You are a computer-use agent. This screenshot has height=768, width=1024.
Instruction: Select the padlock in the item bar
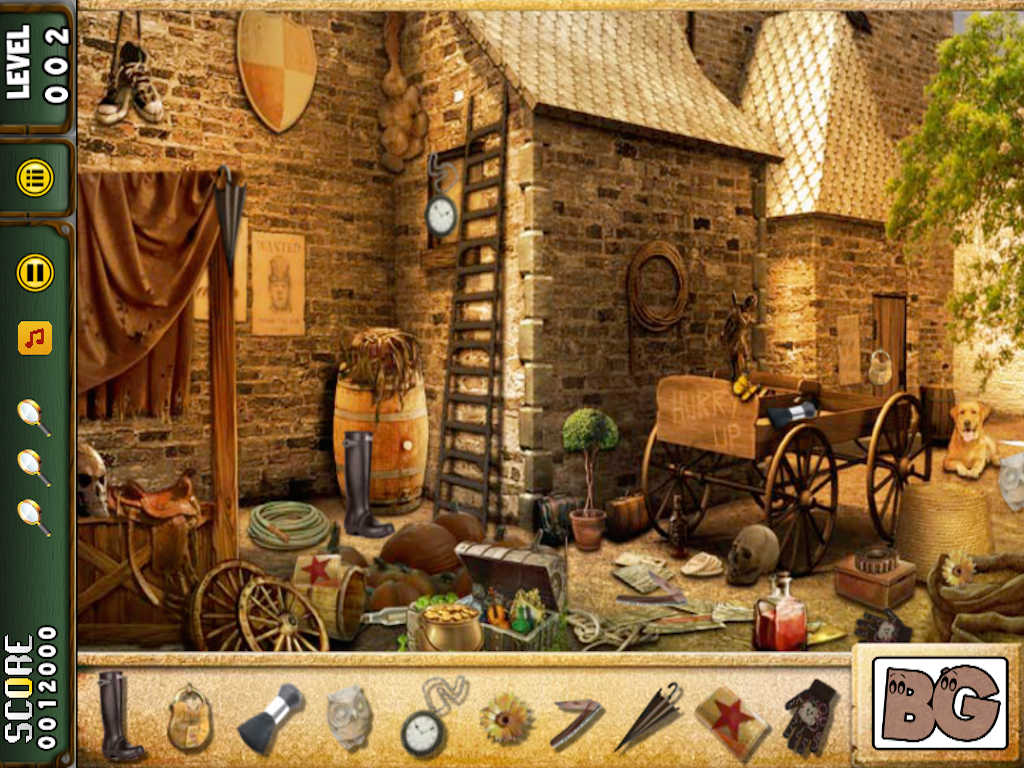[189, 717]
